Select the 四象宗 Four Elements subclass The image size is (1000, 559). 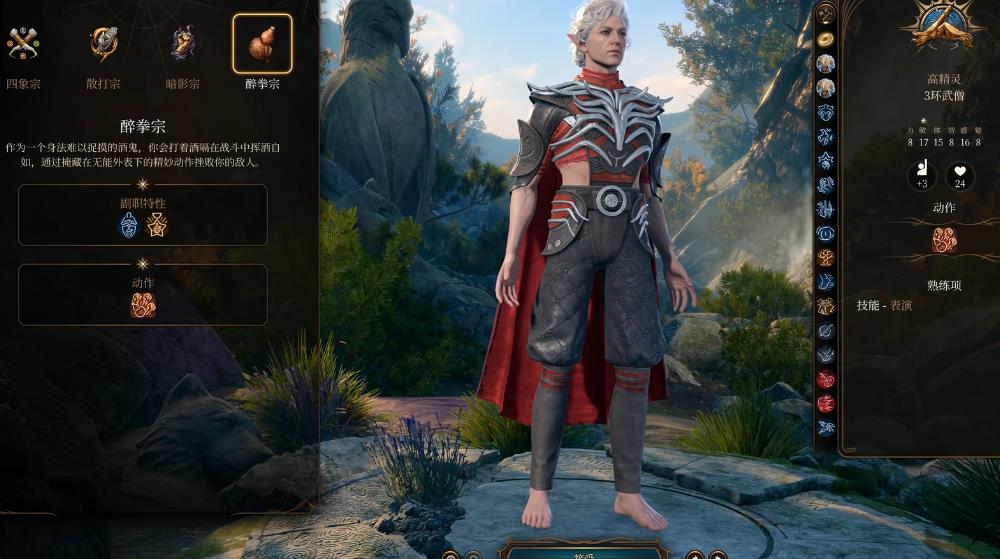click(23, 43)
